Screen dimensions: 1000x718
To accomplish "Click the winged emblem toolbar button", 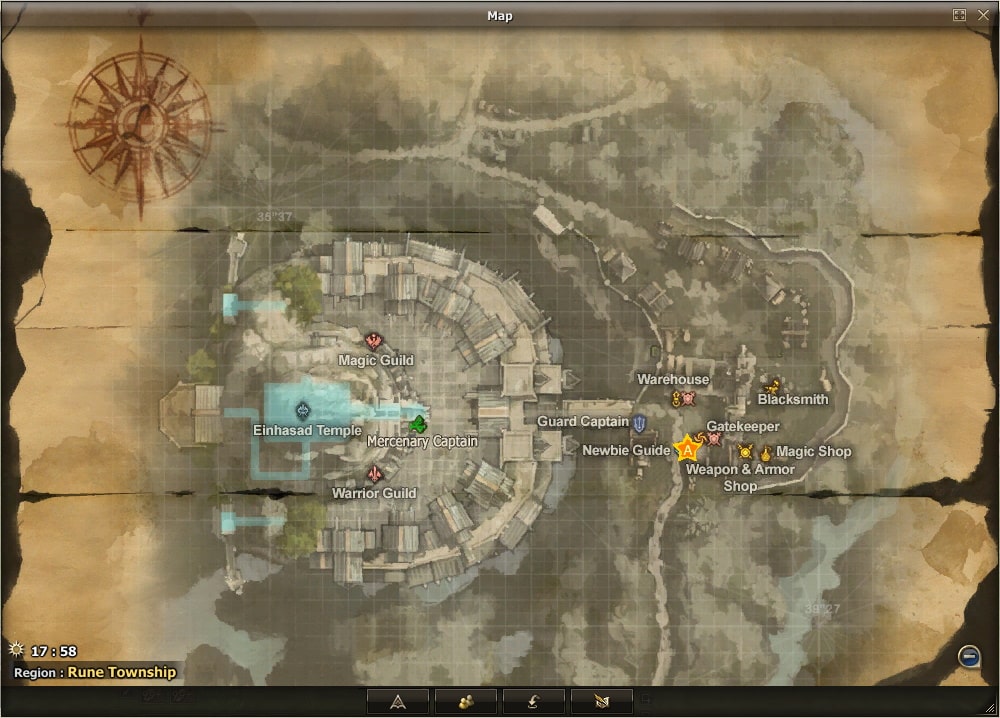I will tap(602, 700).
